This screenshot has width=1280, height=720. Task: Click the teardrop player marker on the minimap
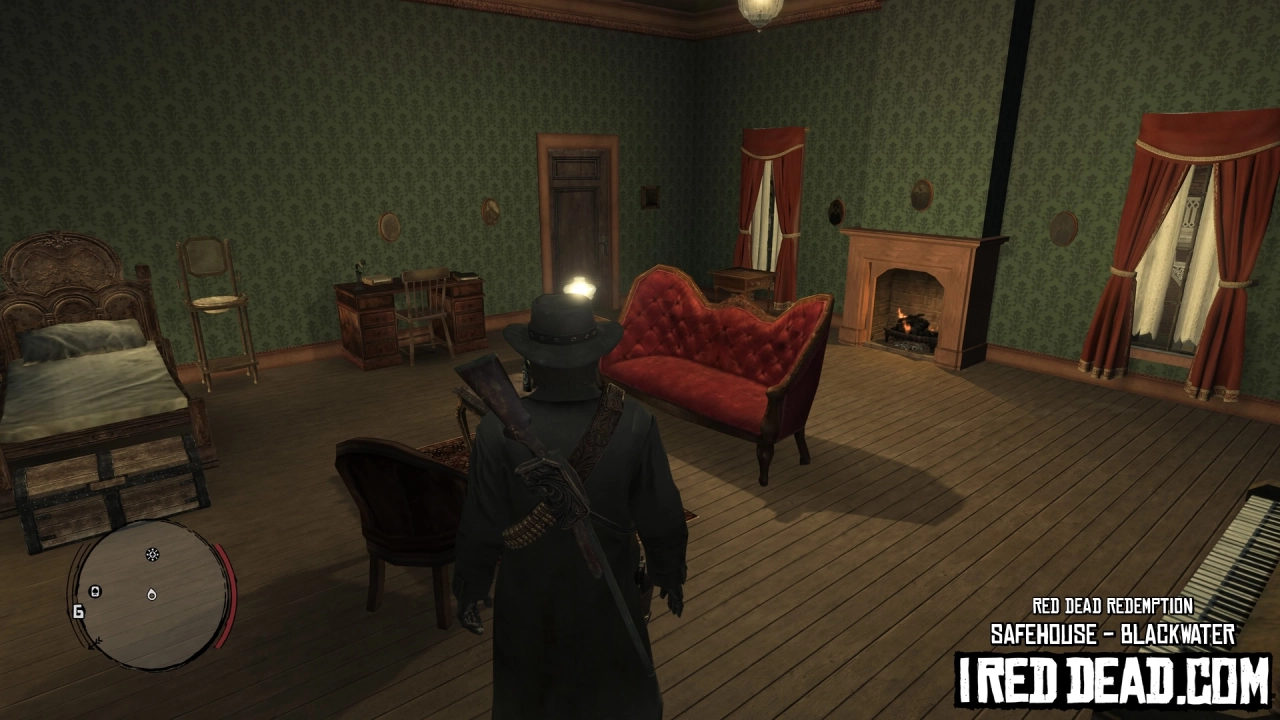(x=151, y=595)
